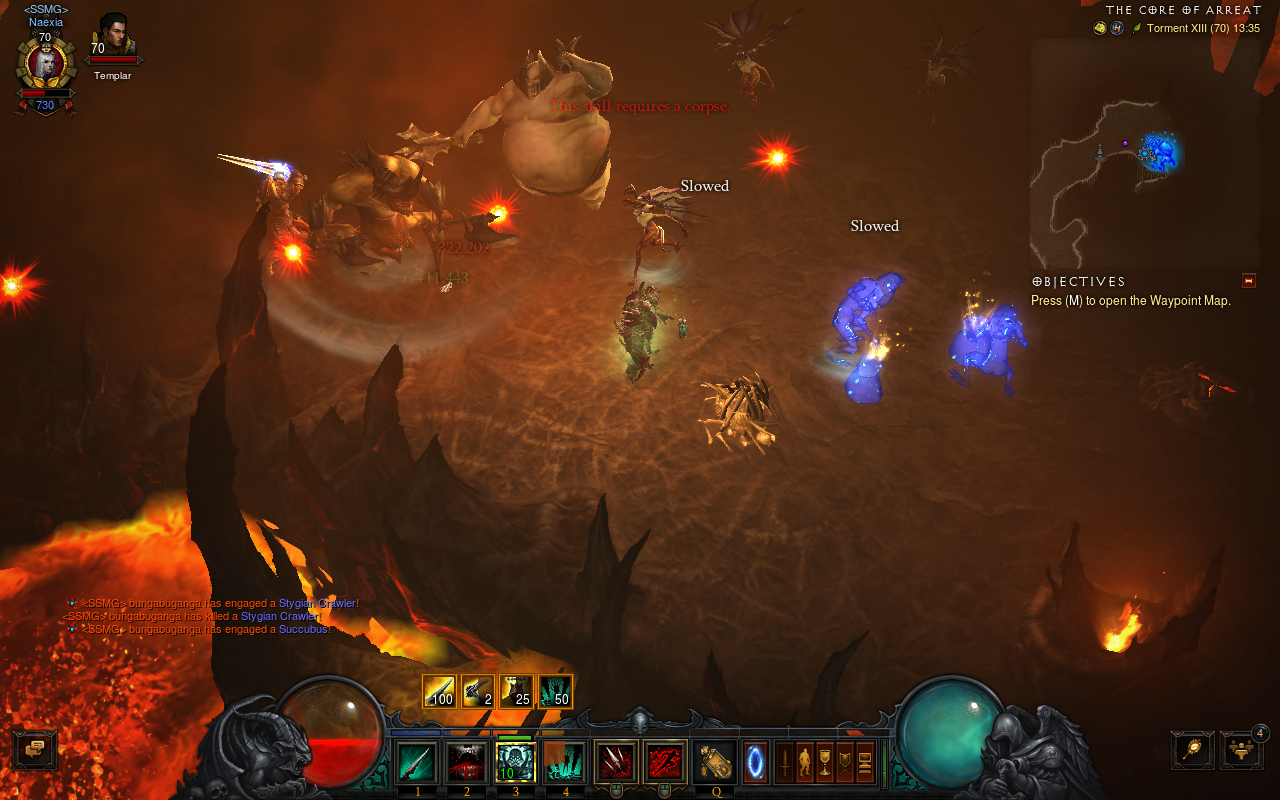Open the game menu computer button
This screenshot has height=800, width=1280.
tap(865, 762)
